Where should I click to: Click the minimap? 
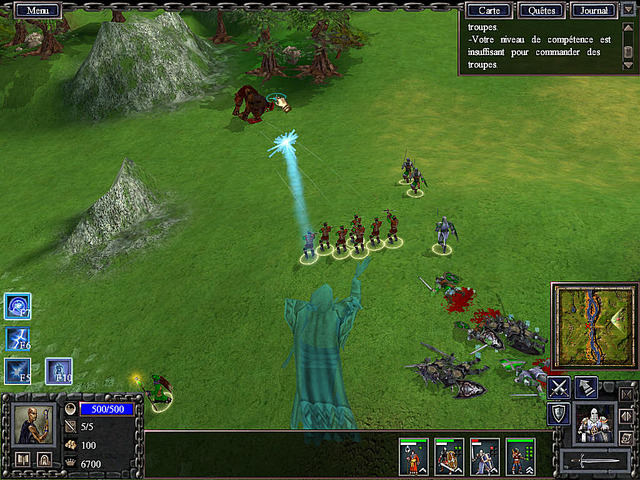pos(594,324)
